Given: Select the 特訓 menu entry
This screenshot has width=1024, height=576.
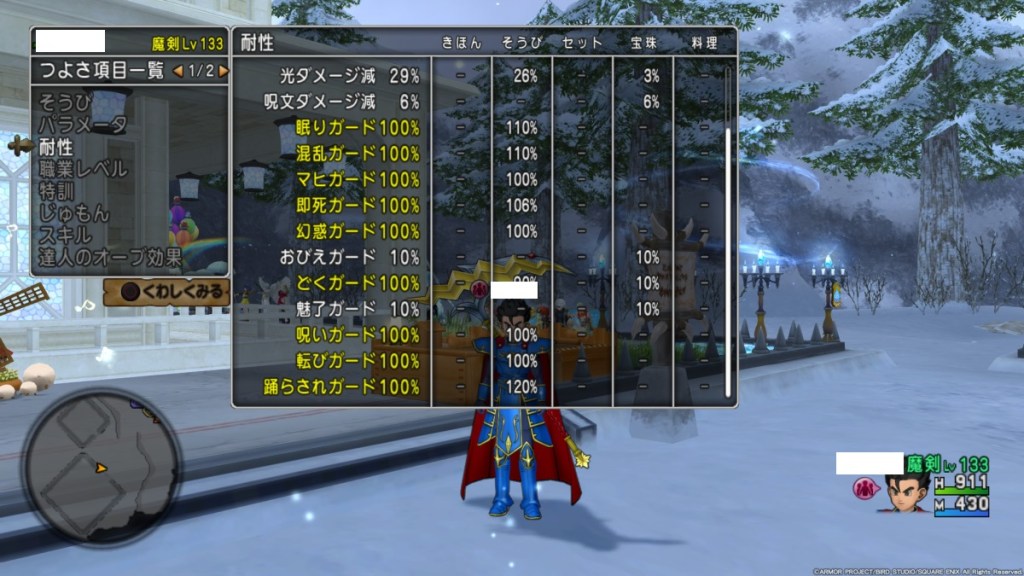Looking at the screenshot, I should 56,191.
